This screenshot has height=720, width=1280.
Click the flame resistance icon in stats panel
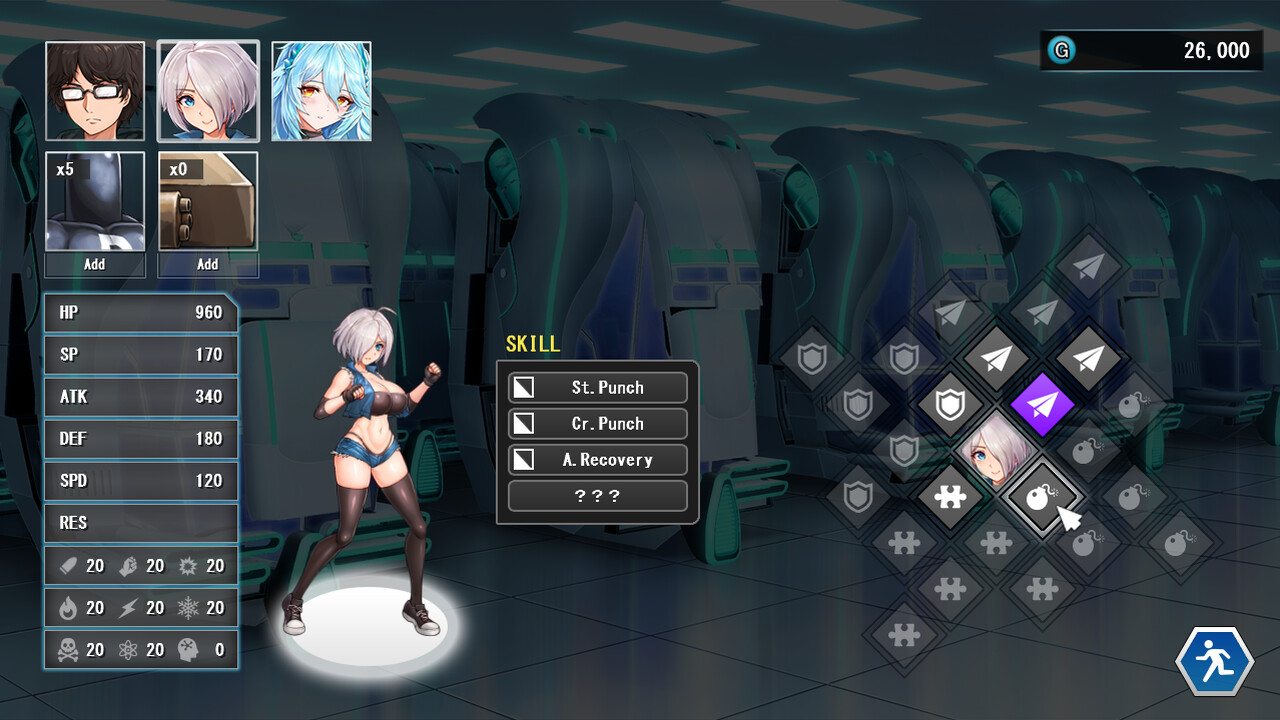[67, 607]
